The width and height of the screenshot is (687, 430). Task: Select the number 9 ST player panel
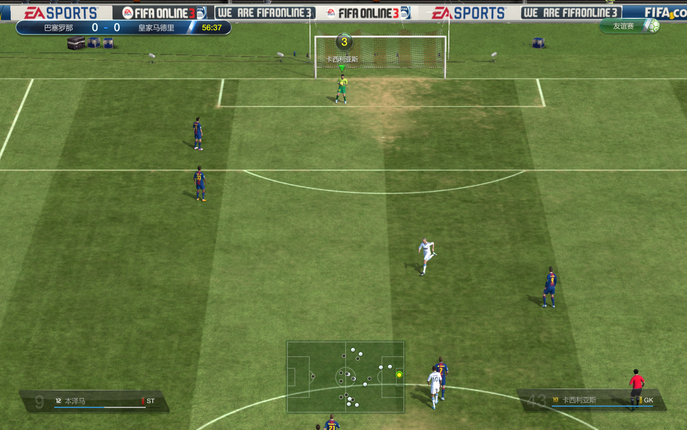95,401
